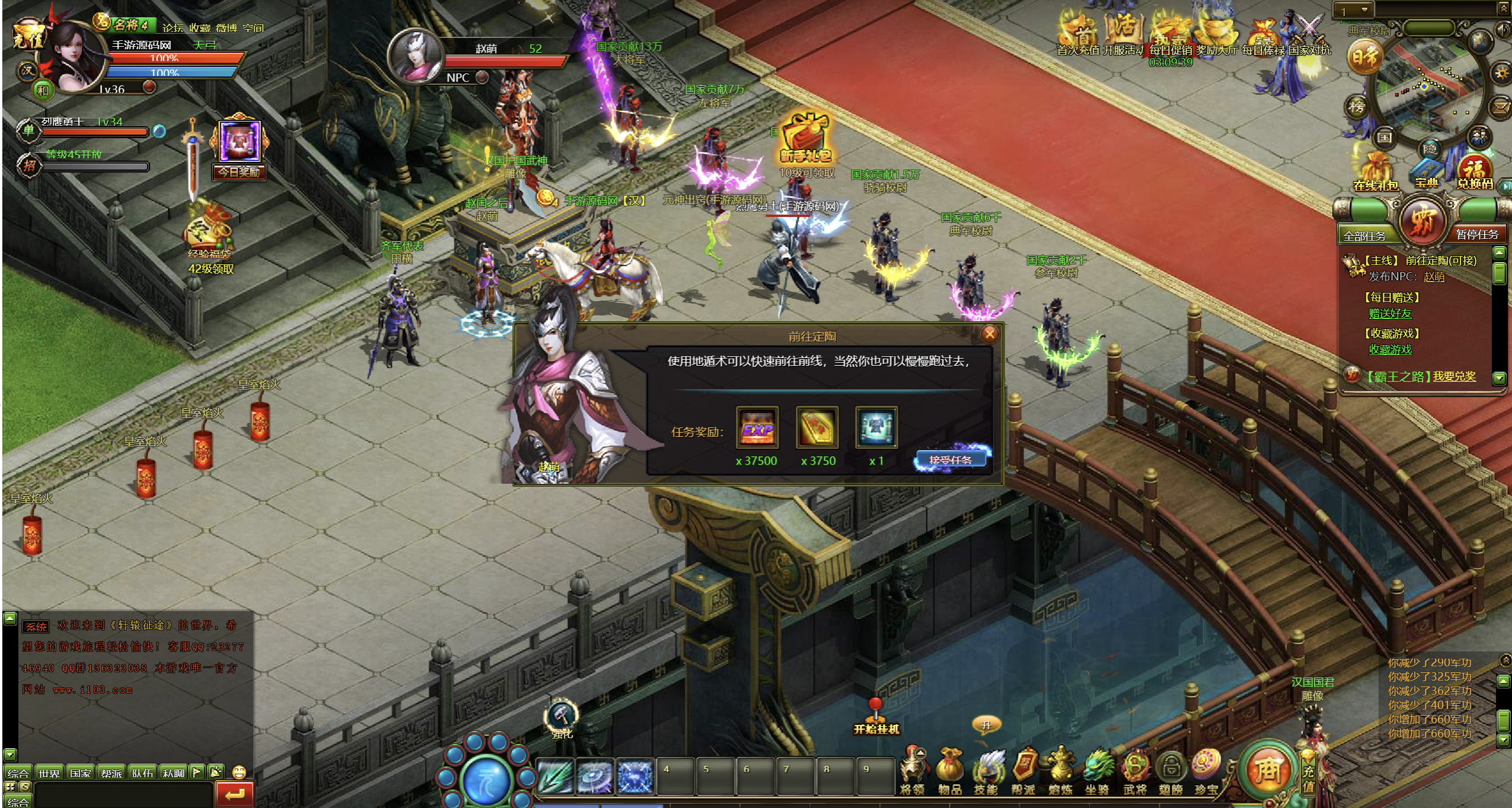Switch to the 暂停任务 tab

point(1476,234)
